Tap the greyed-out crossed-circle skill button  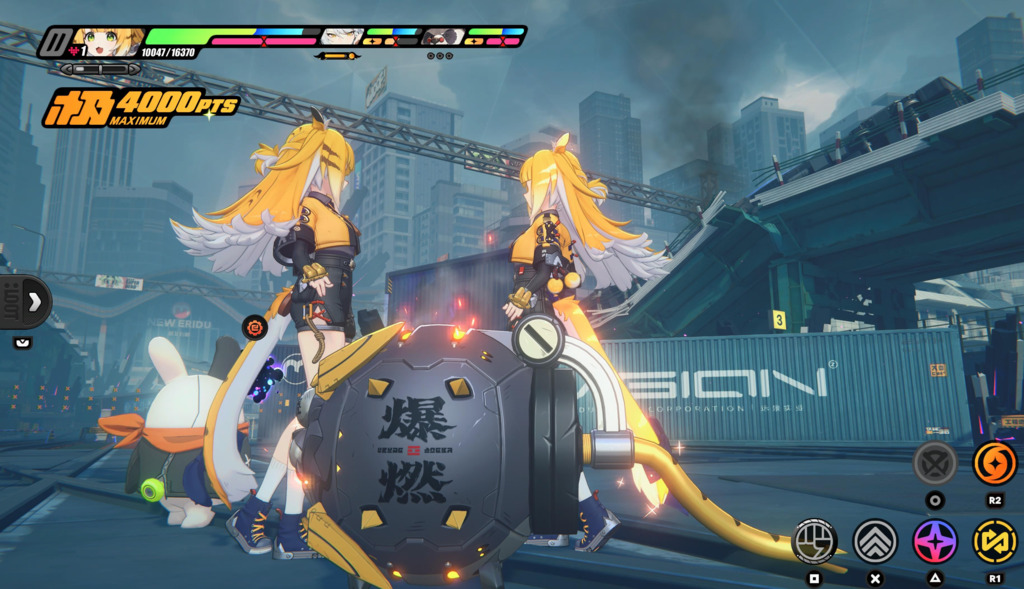pos(935,463)
